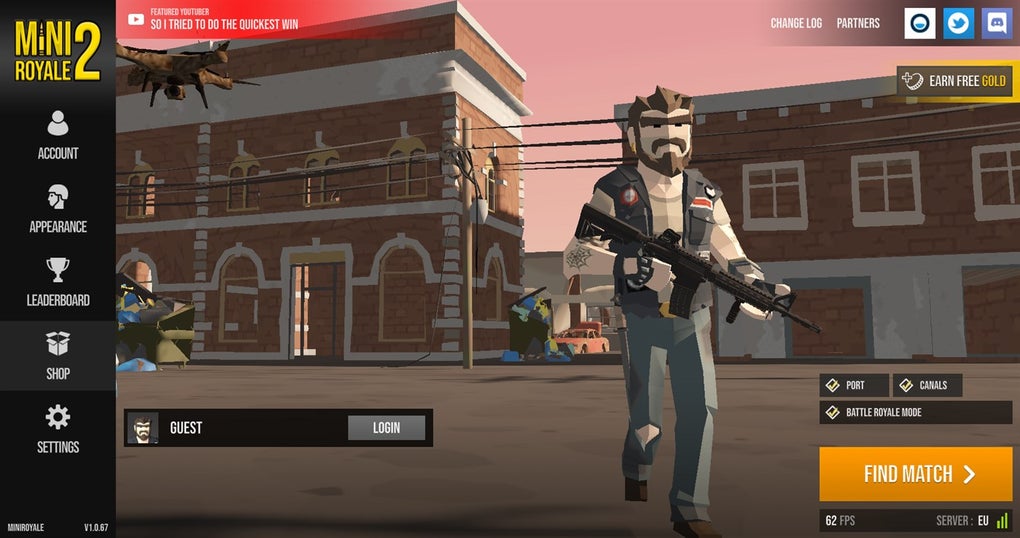Click the Login button
The width and height of the screenshot is (1020, 538).
pos(386,428)
